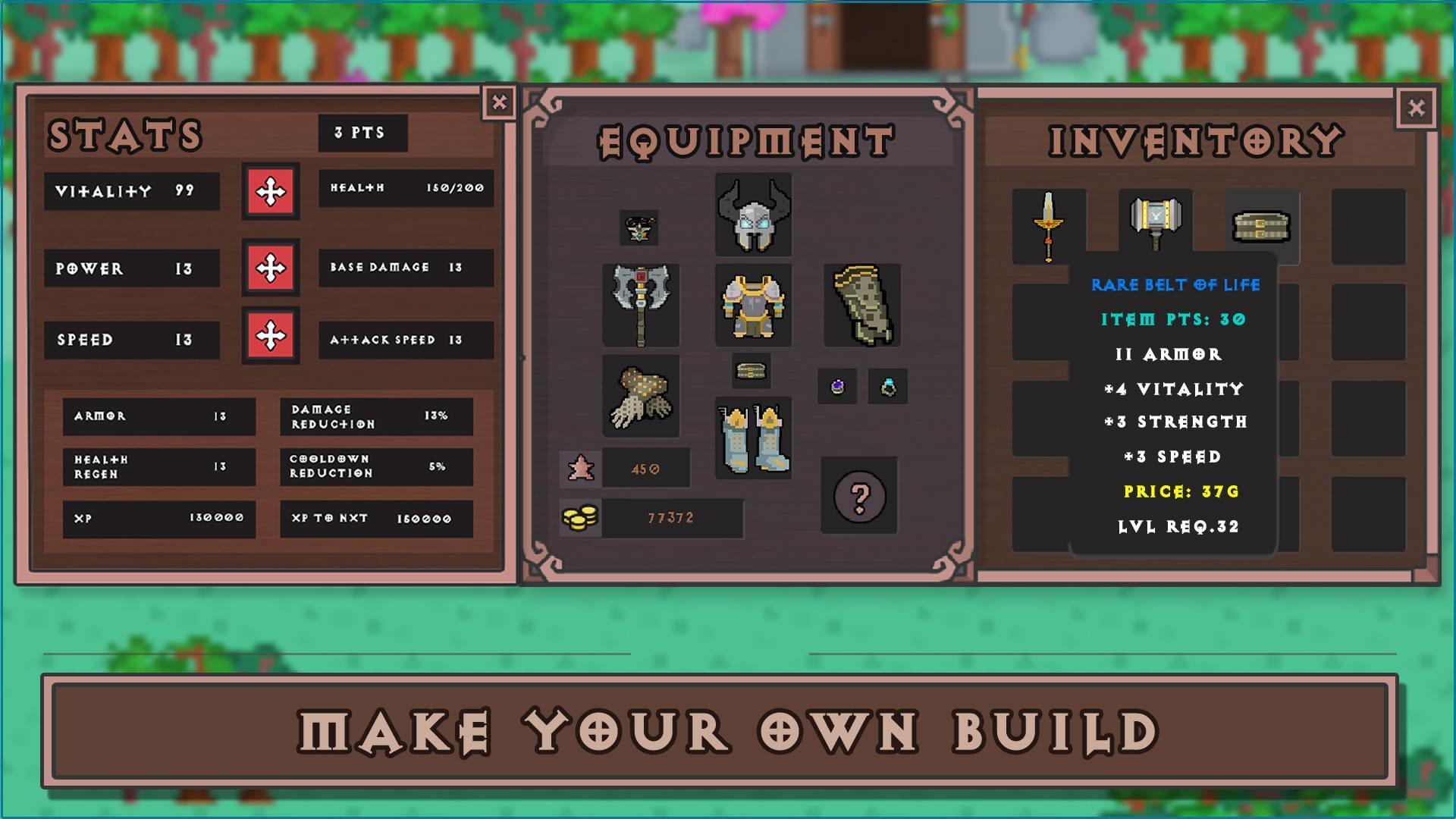1456x819 pixels.
Task: Click the equipped boots slot
Action: (x=753, y=438)
